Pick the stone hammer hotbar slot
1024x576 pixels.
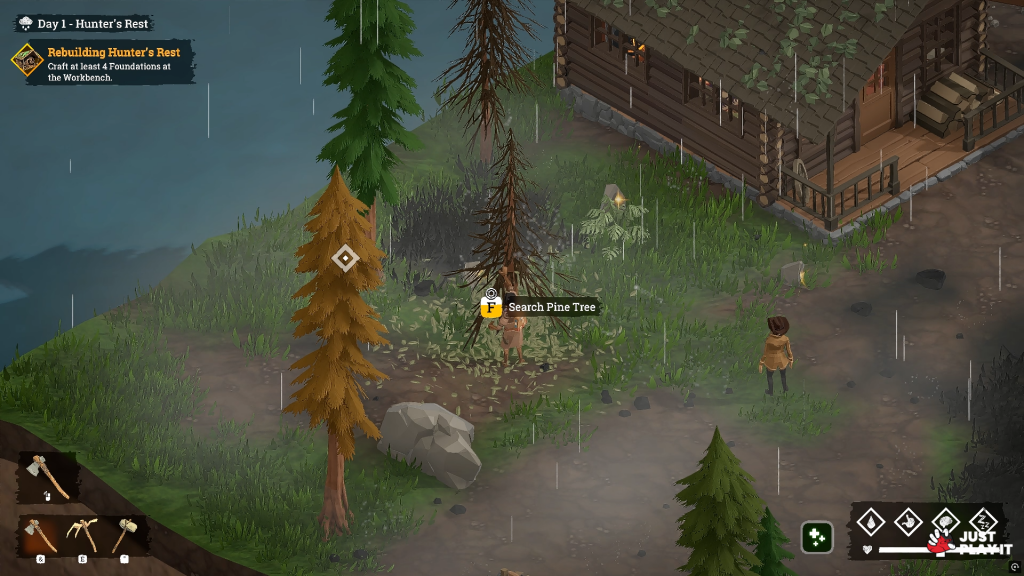(124, 535)
